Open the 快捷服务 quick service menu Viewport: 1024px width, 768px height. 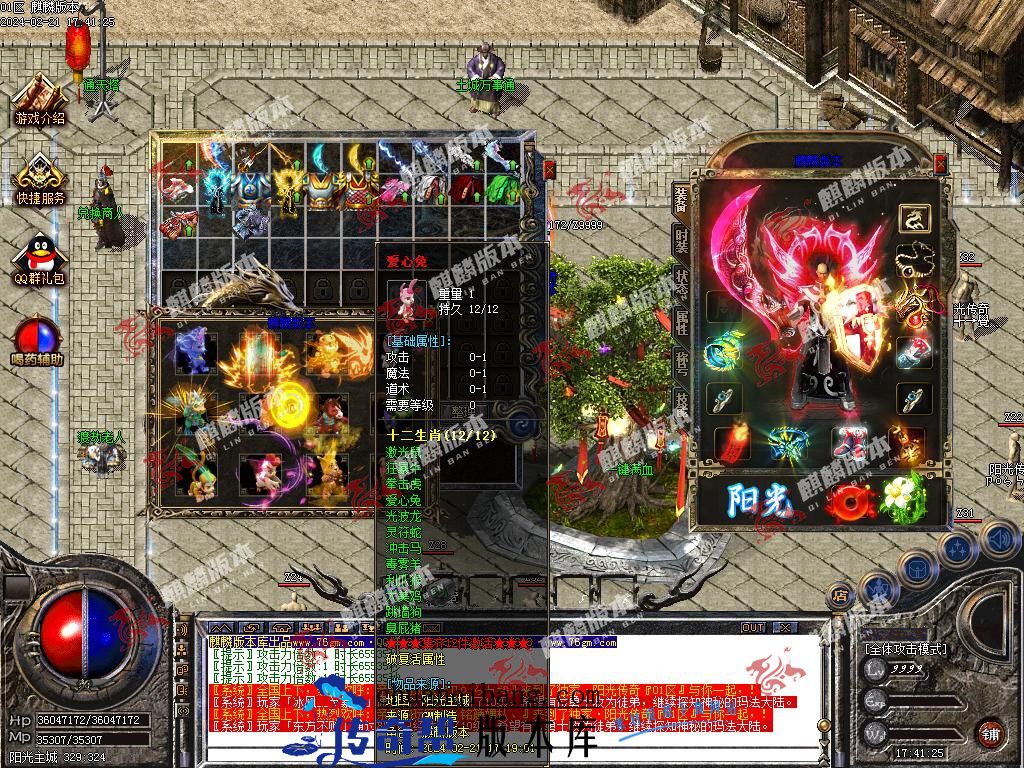(x=39, y=178)
